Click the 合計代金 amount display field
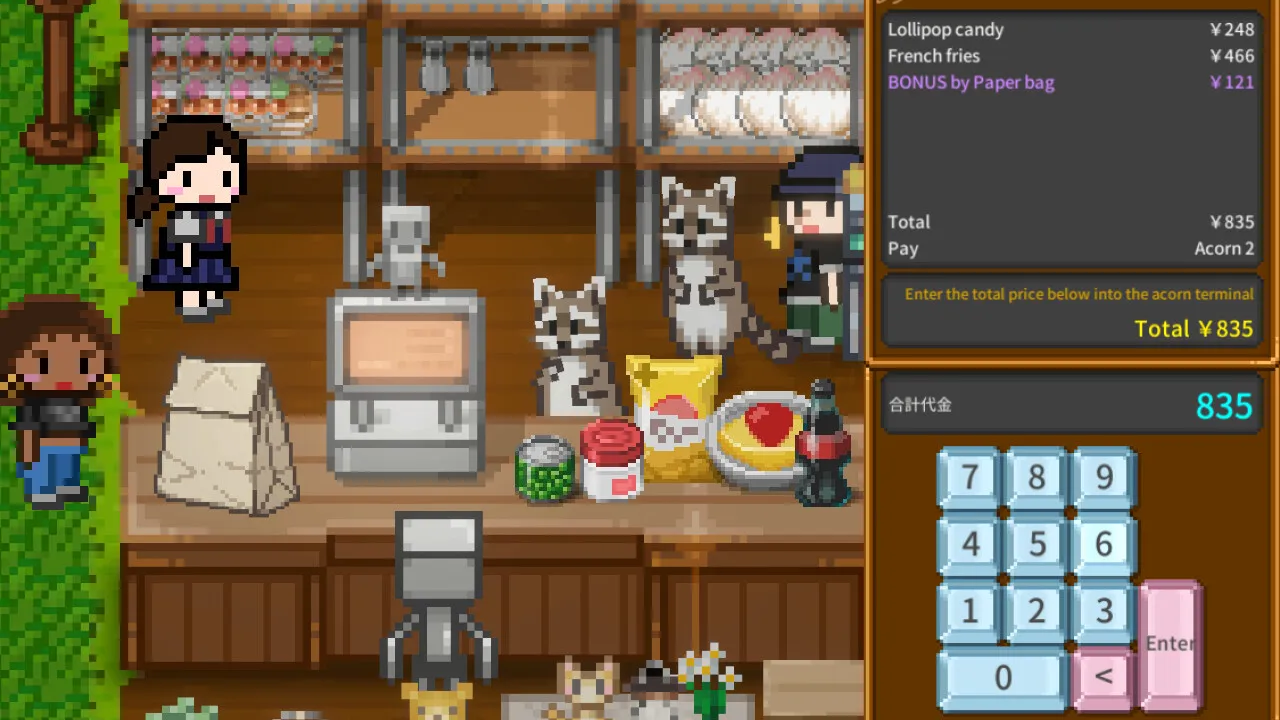This screenshot has width=1280, height=720. pos(1072,405)
